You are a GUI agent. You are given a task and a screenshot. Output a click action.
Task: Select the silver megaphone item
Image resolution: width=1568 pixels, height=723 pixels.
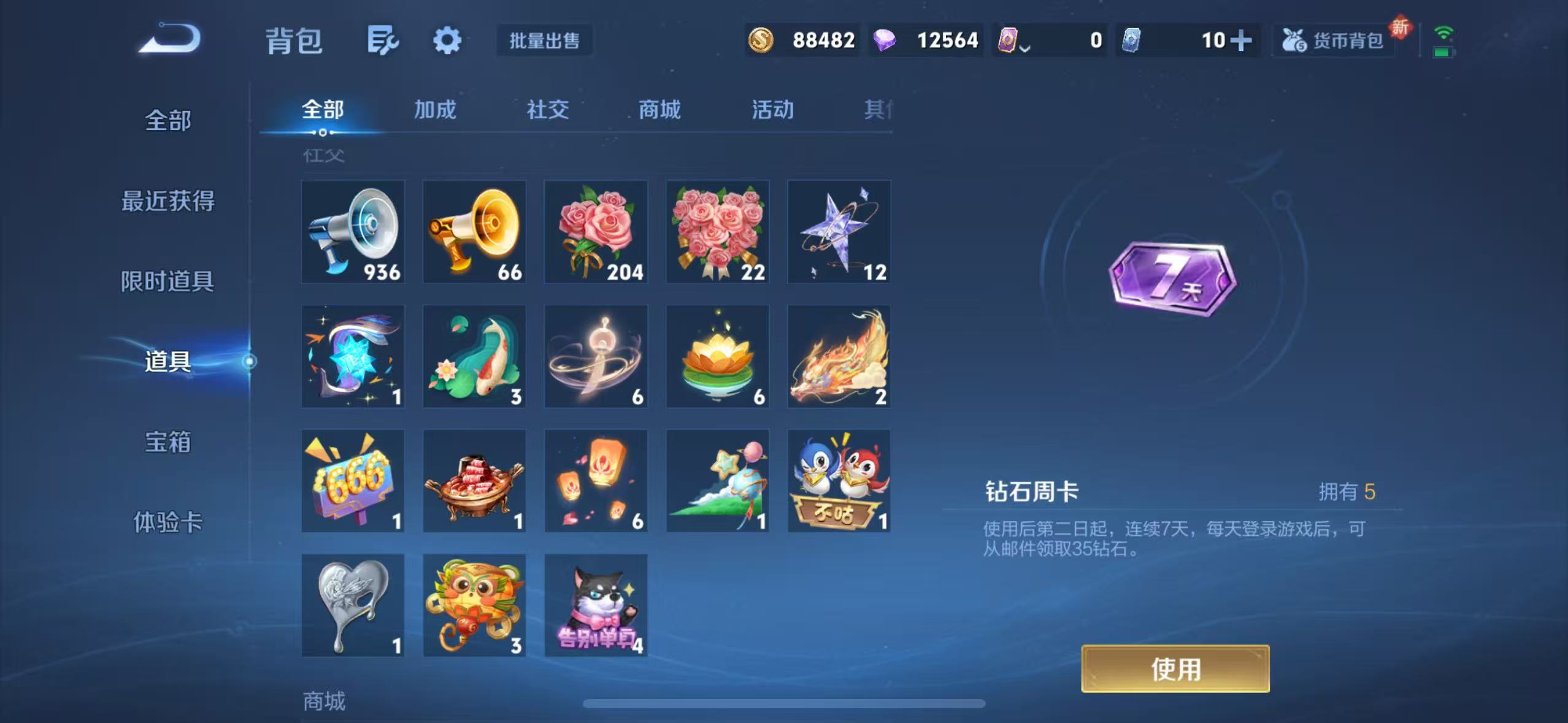[352, 232]
